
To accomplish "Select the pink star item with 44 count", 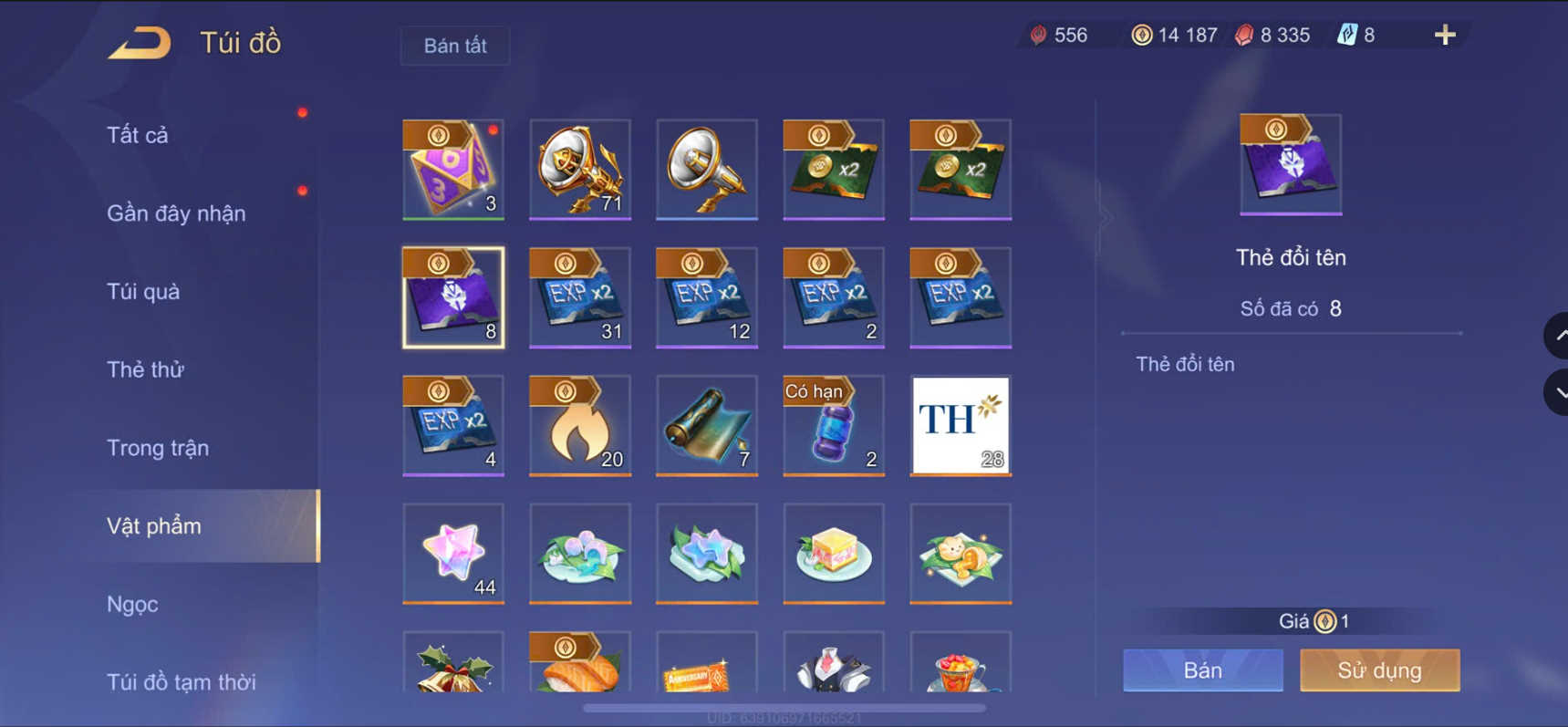I will point(453,555).
